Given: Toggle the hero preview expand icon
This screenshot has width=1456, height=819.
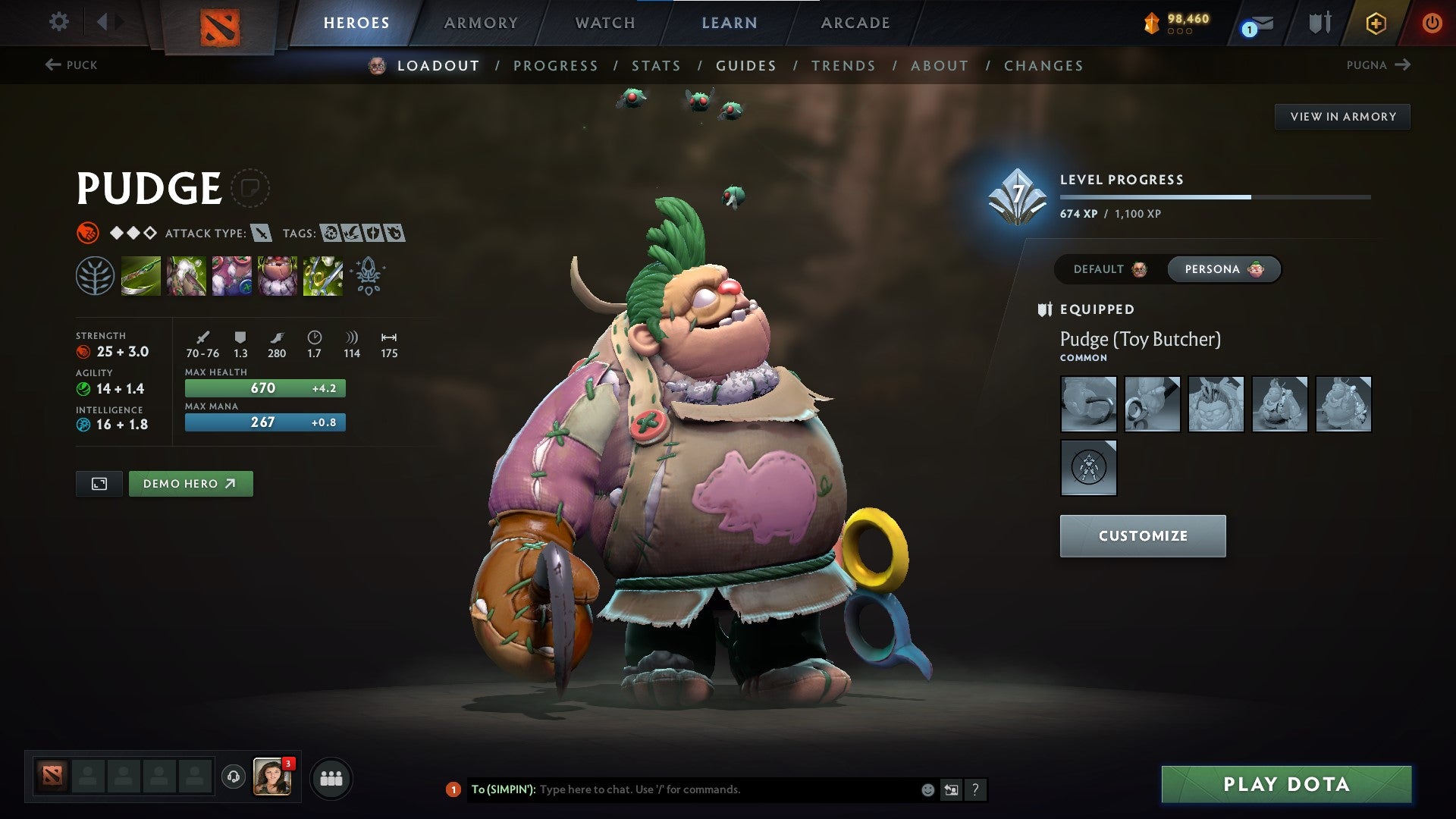Looking at the screenshot, I should 99,483.
